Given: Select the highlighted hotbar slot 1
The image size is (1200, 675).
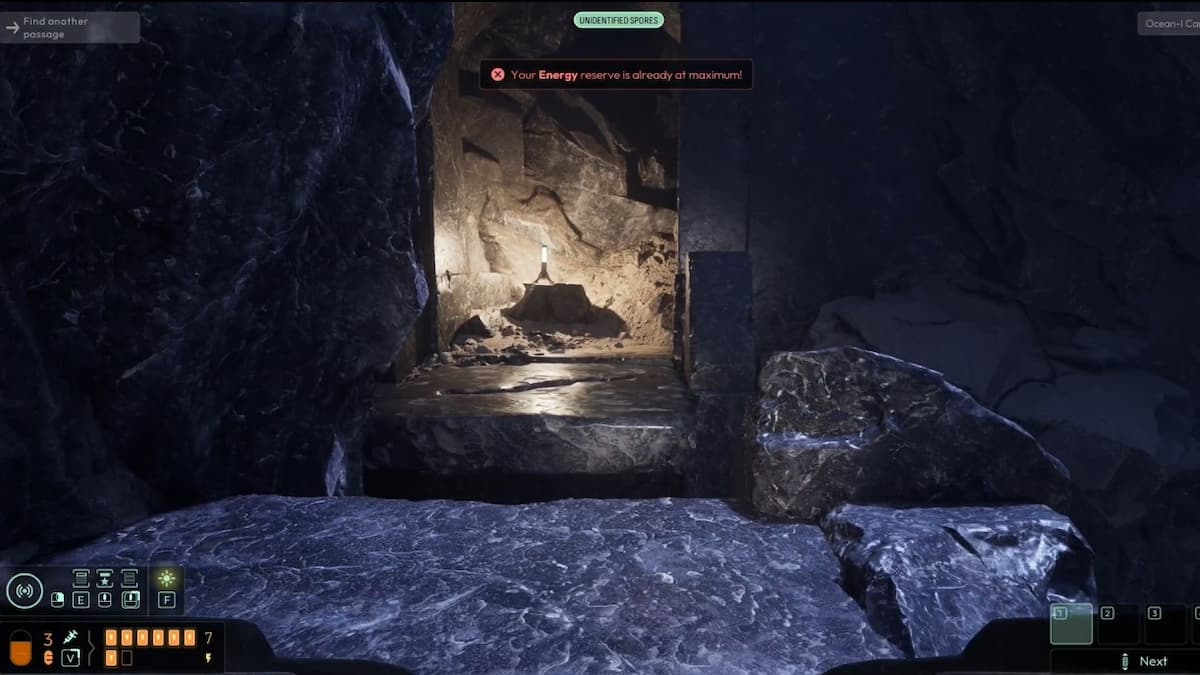Looking at the screenshot, I should point(1071,623).
